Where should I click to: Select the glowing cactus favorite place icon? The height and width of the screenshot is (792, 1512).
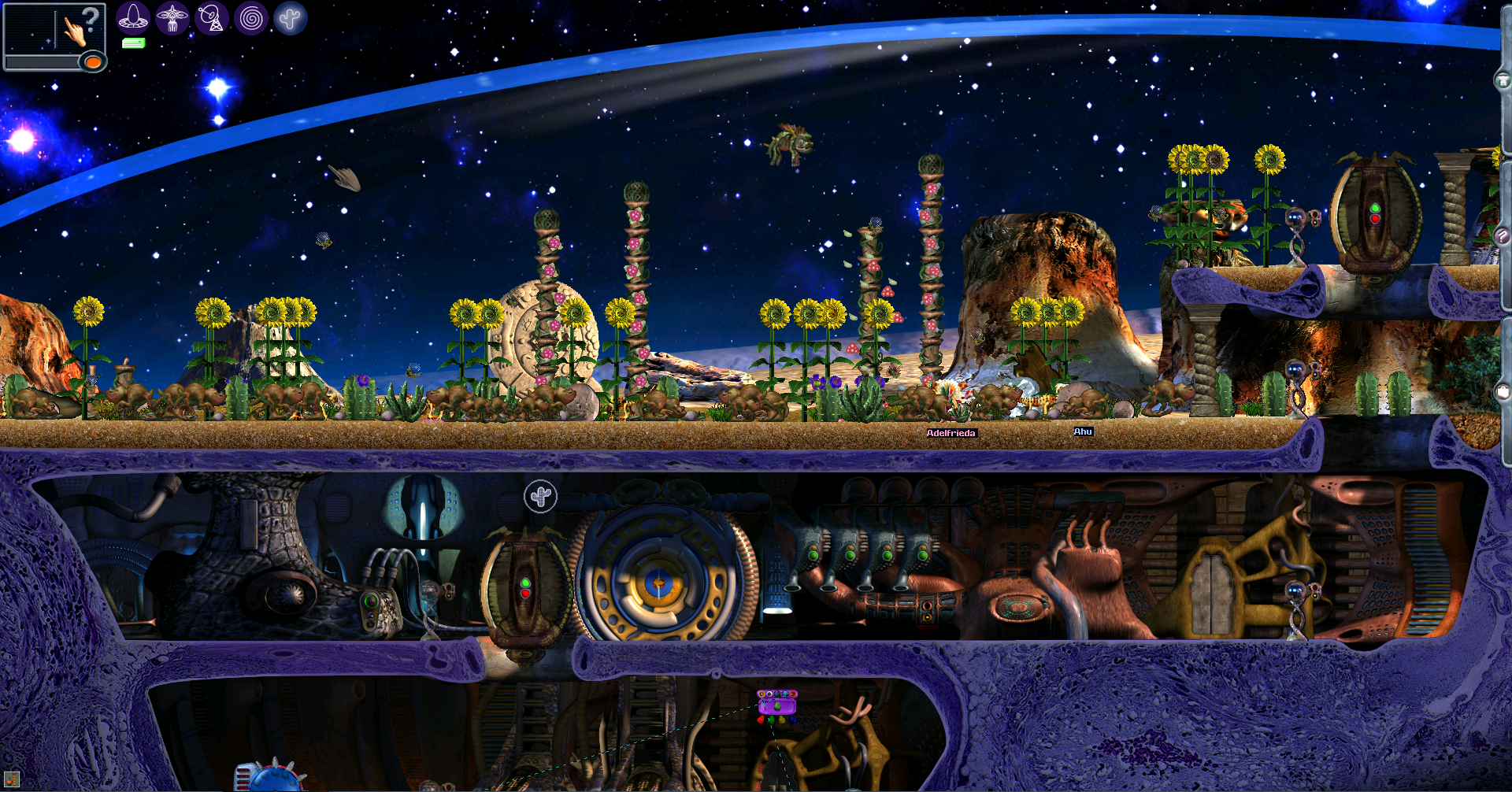point(290,17)
